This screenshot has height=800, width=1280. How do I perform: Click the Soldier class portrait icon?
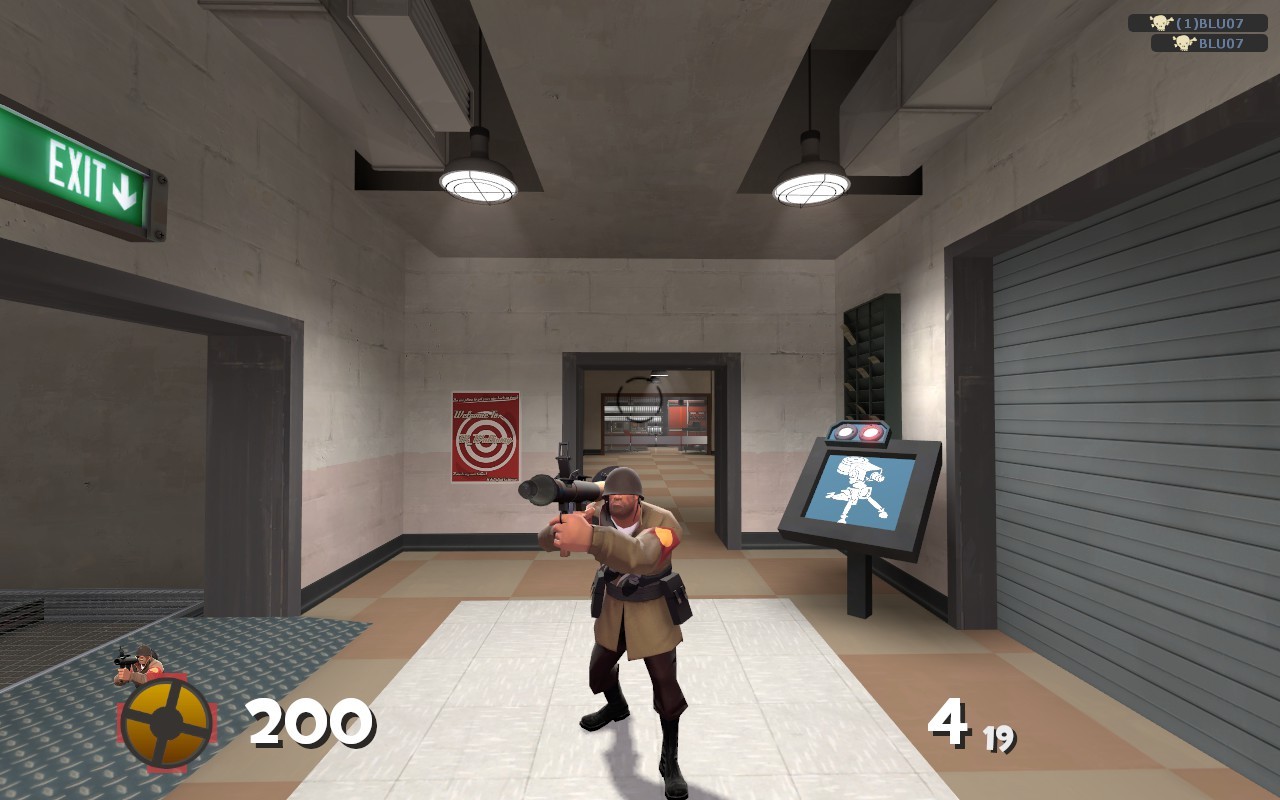[x=140, y=662]
